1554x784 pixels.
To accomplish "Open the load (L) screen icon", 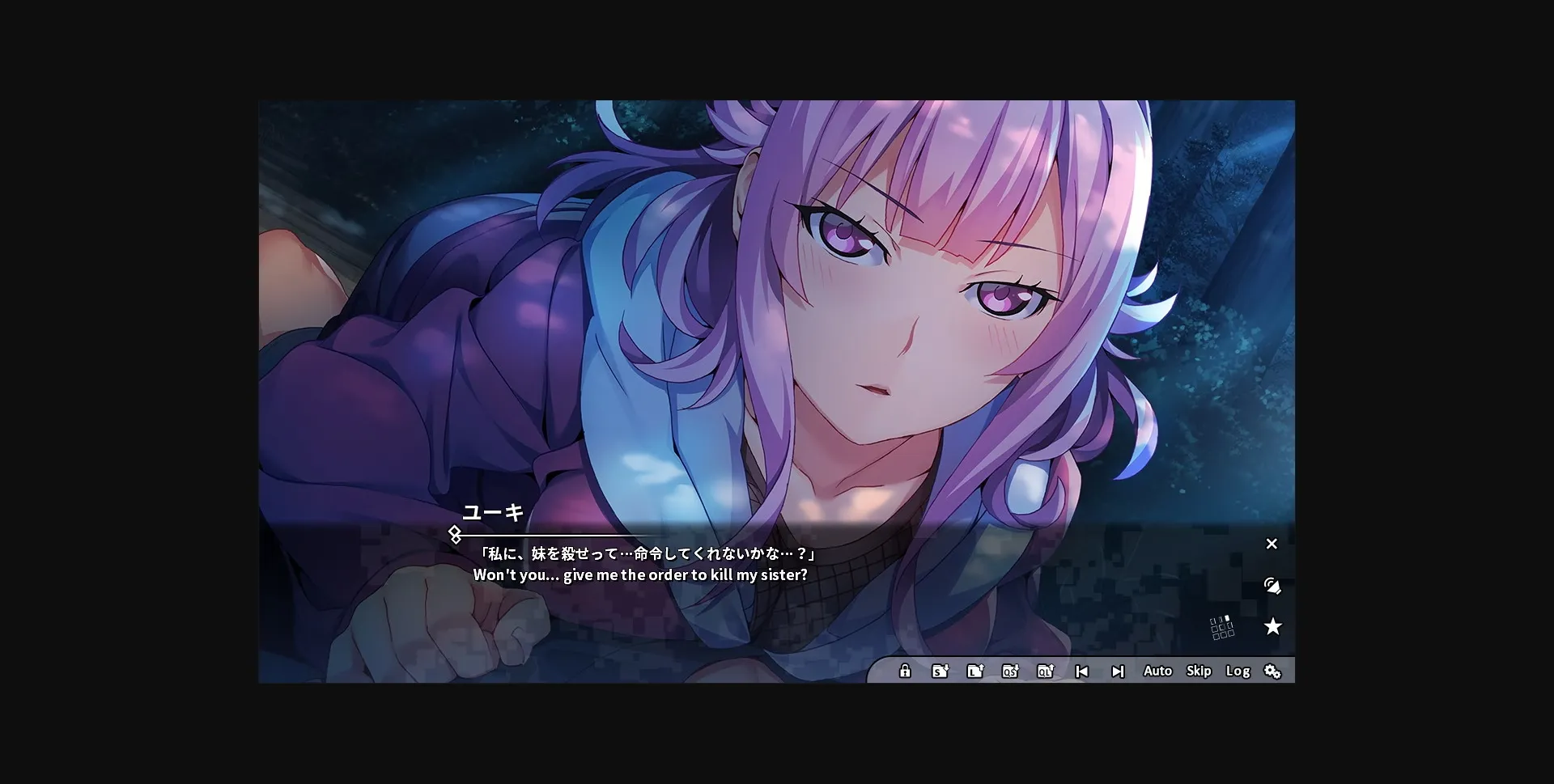I will coord(975,671).
